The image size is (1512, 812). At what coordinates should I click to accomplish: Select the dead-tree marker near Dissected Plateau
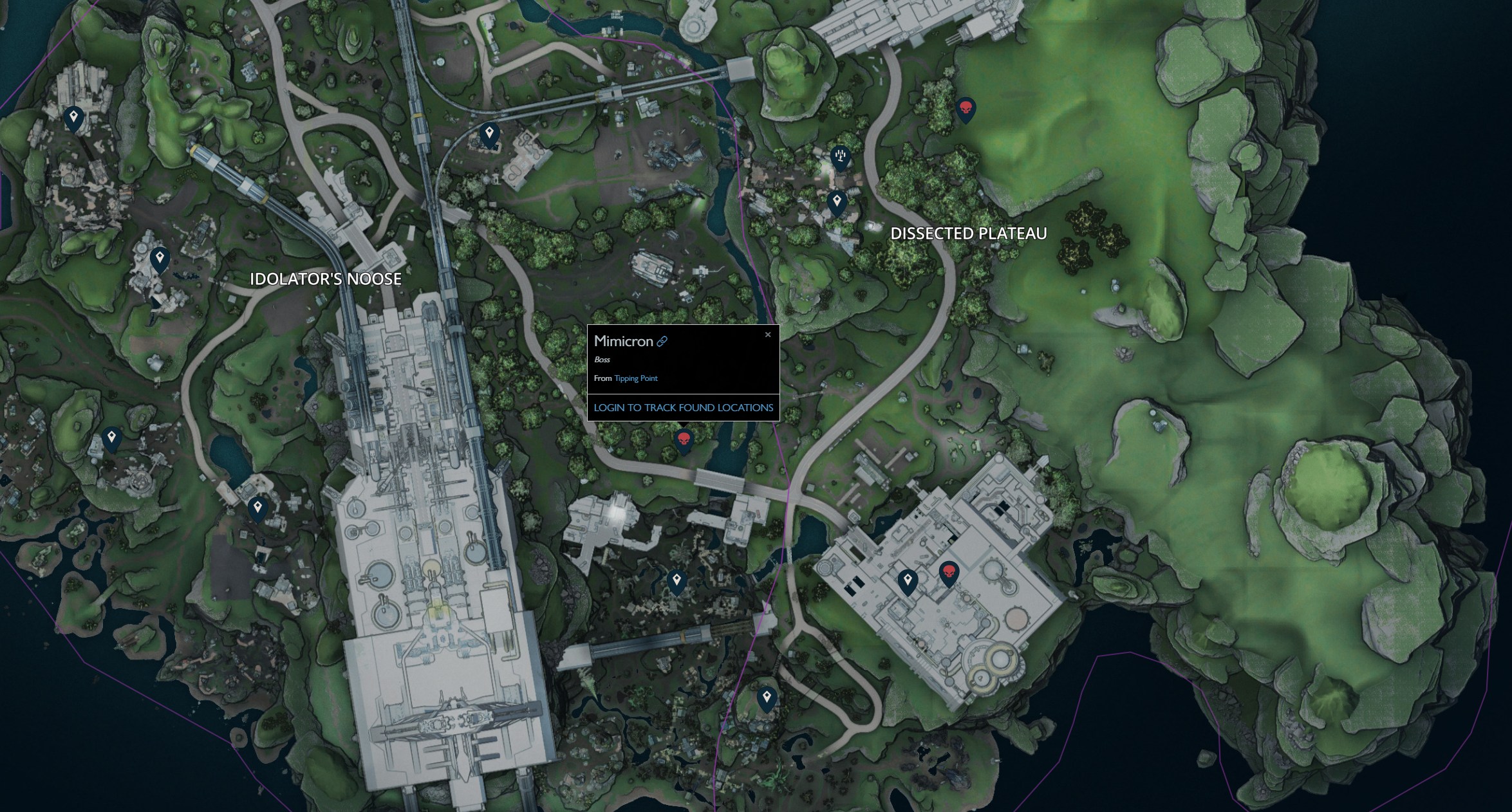pos(840,156)
